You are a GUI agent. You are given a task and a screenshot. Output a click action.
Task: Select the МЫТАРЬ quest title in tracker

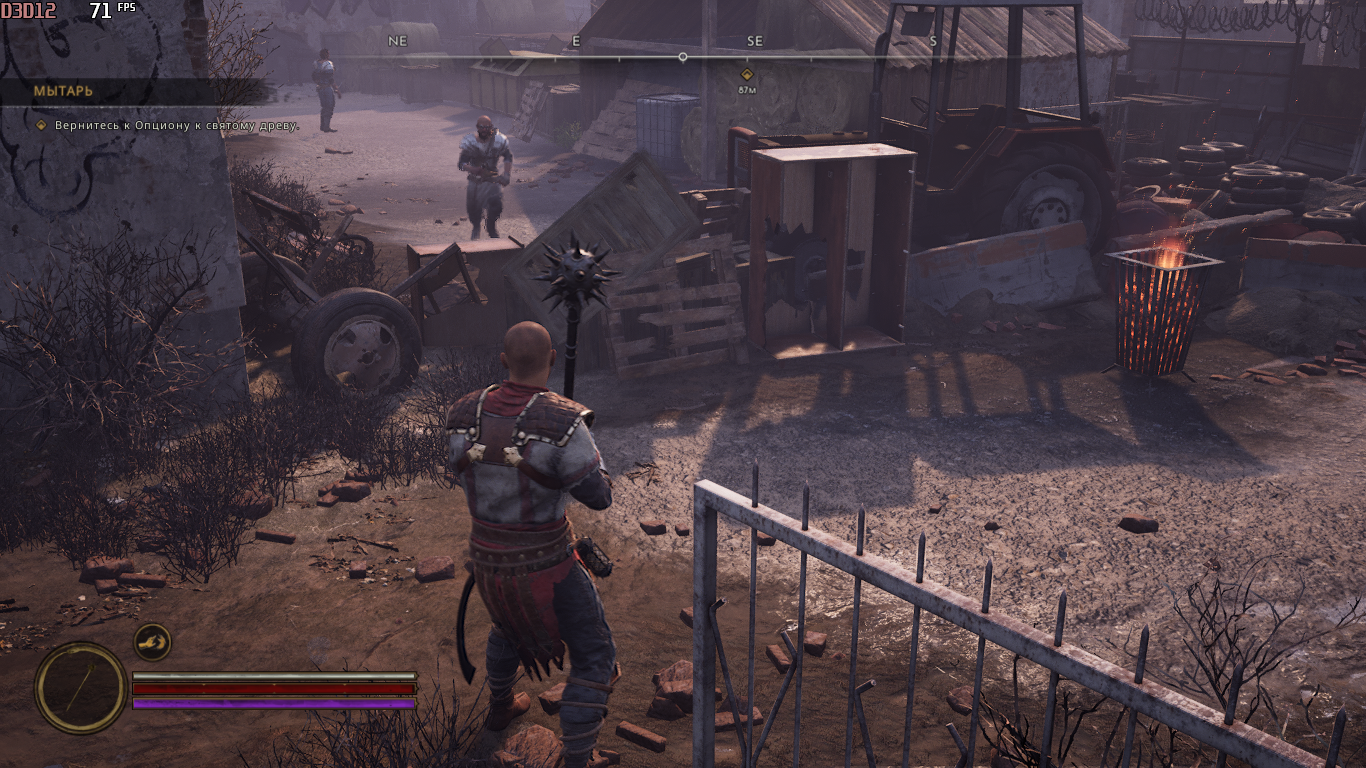coord(63,91)
